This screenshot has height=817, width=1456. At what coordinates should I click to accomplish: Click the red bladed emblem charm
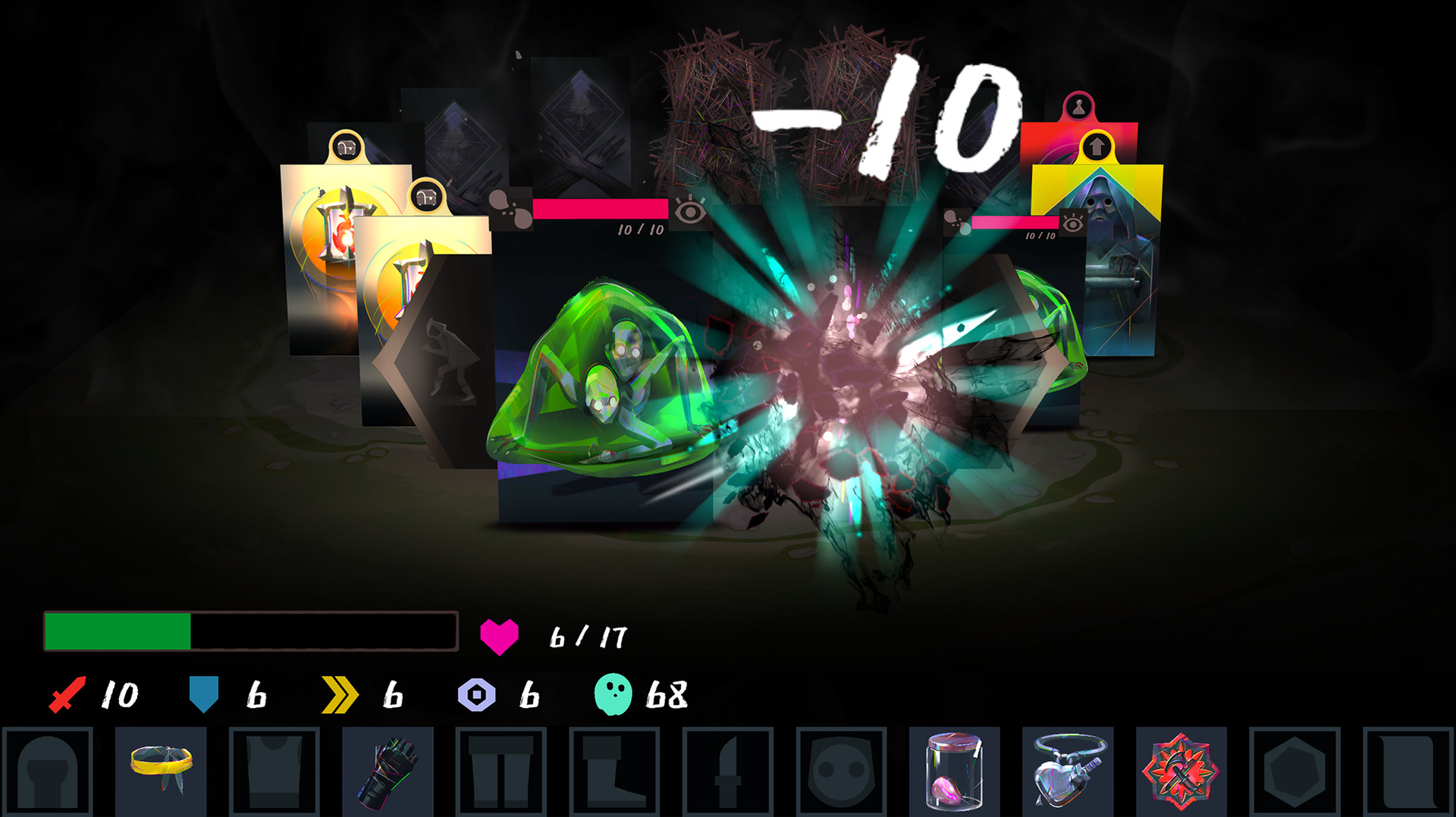pos(1181,773)
